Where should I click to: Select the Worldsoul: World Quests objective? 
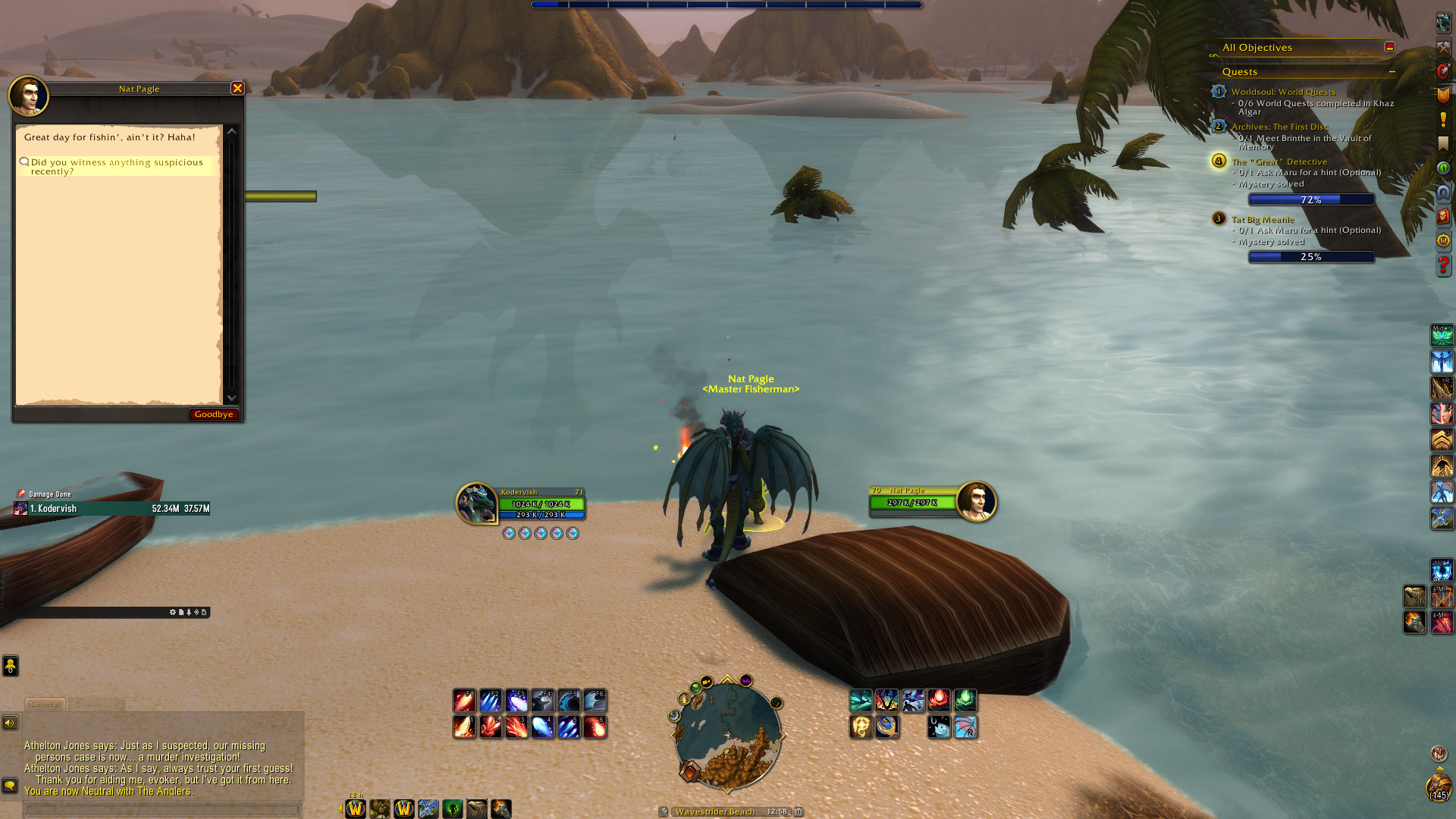[x=1283, y=92]
